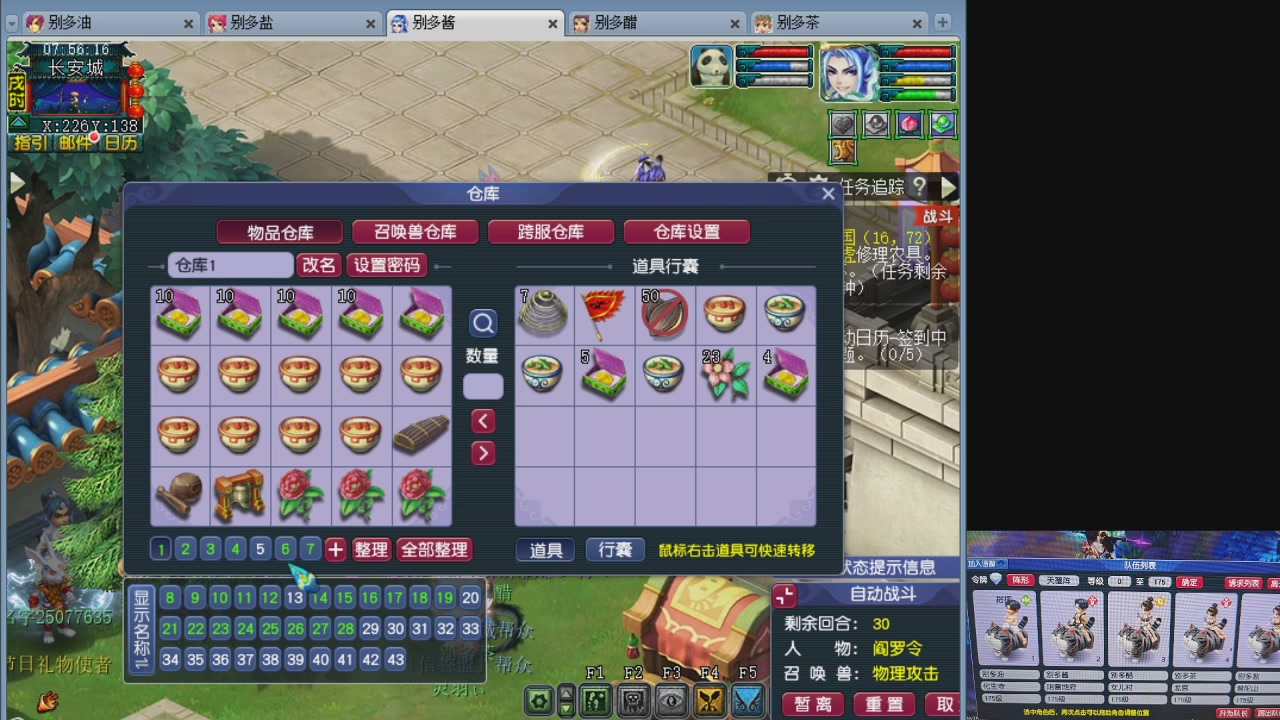The width and height of the screenshot is (1280, 720).
Task: Click the magnifier search icon in warehouse
Action: tap(483, 323)
